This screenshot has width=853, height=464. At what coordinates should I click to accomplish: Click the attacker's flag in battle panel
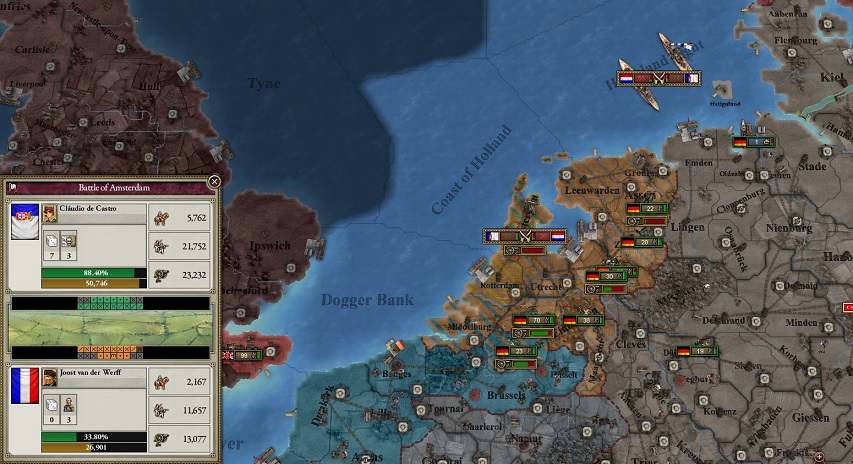[25, 222]
